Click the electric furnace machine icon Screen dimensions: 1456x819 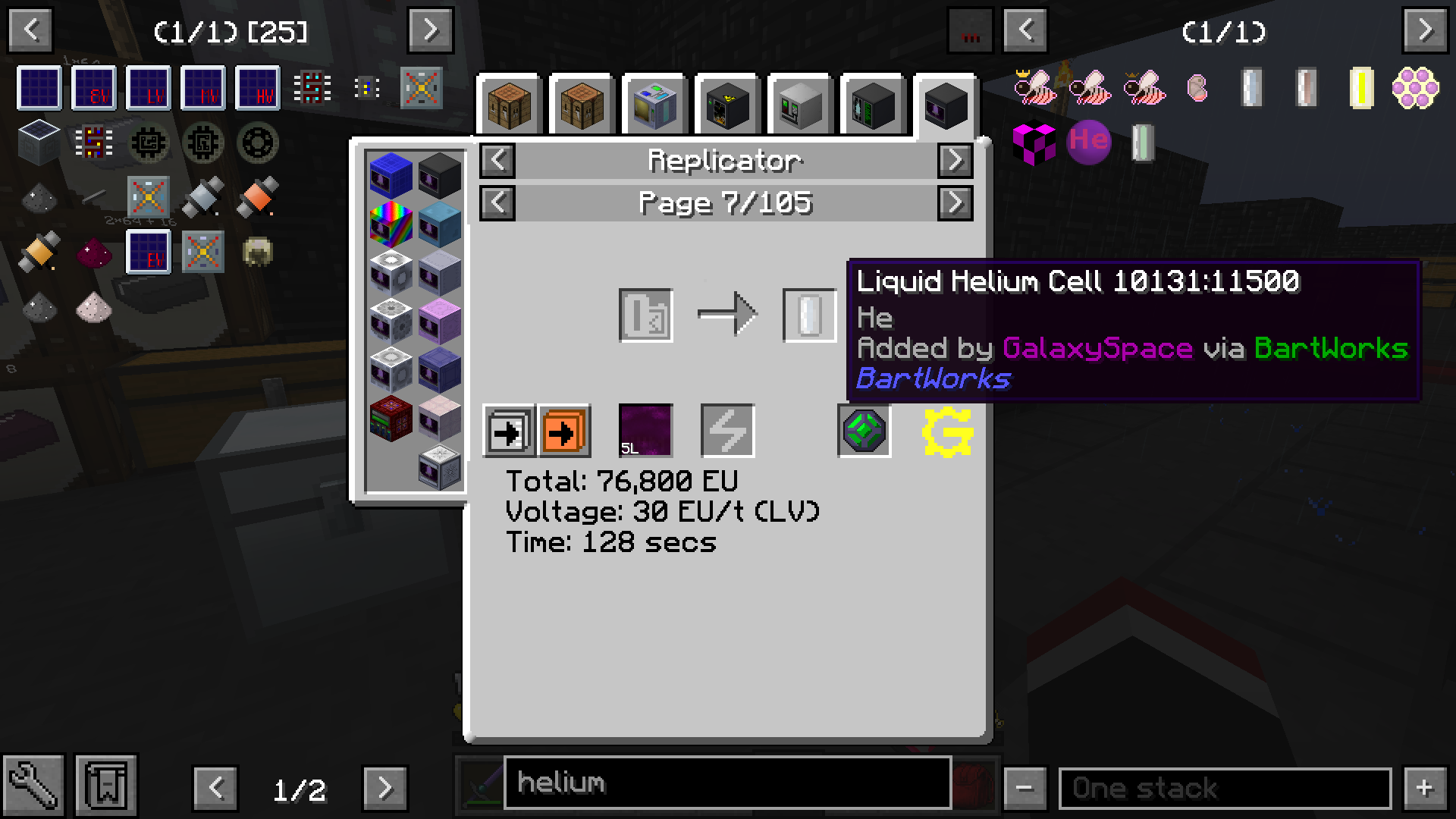click(x=726, y=106)
